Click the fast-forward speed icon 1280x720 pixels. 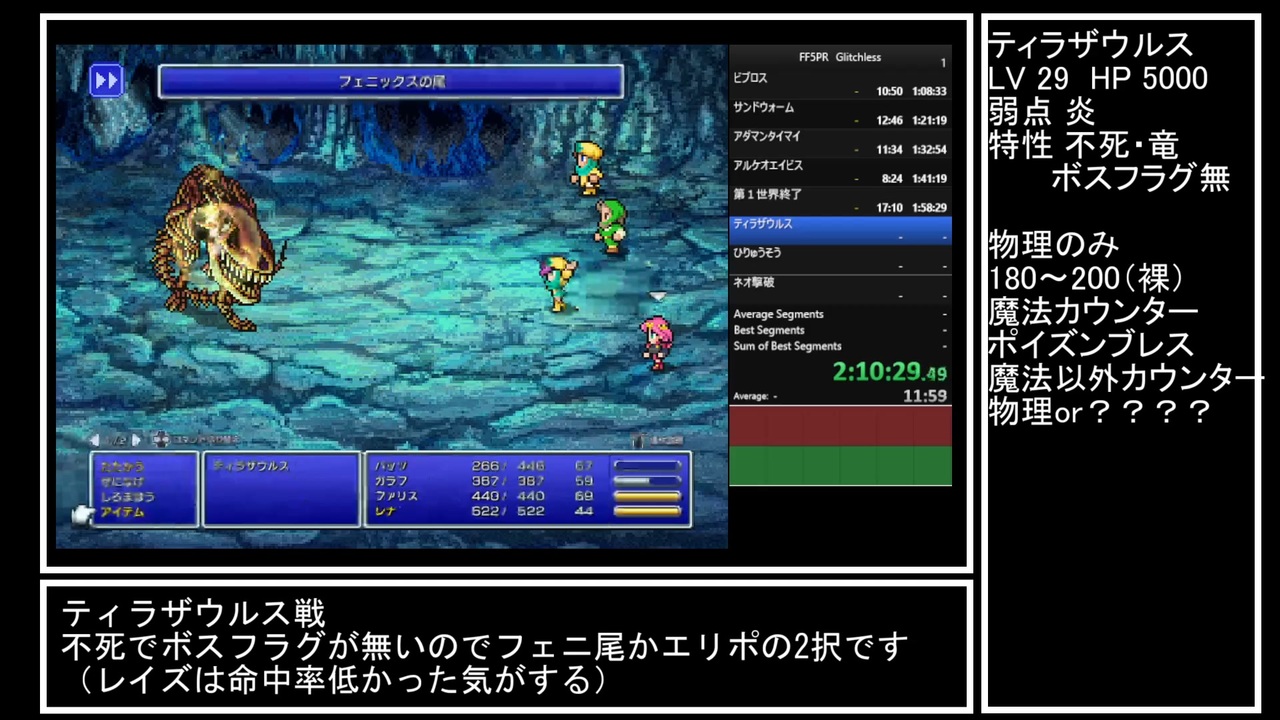coord(106,80)
